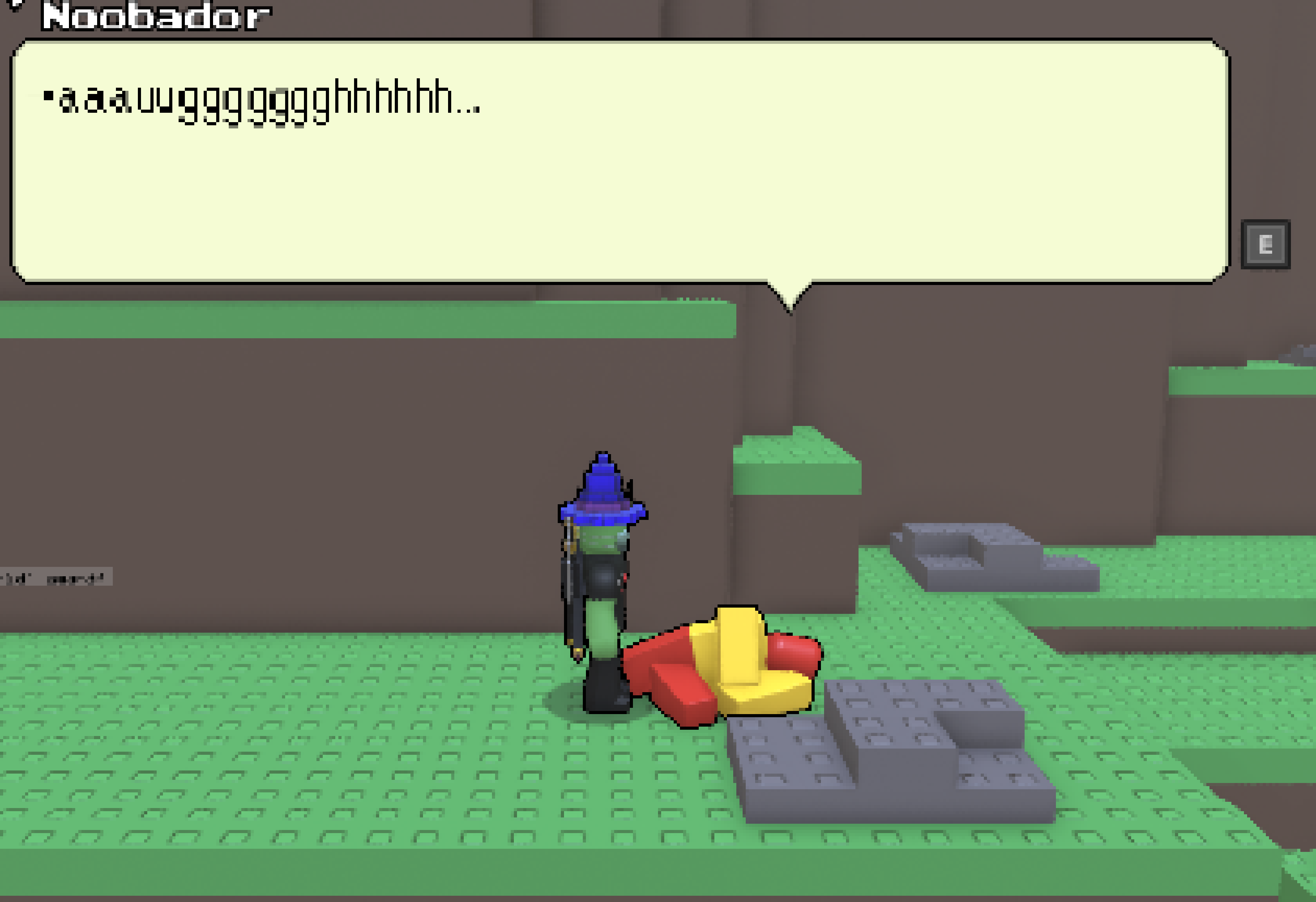Image resolution: width=1316 pixels, height=902 pixels.
Task: Advance the 'aaauuggggggghhhhhh...' dialogue line
Action: [x=260, y=102]
